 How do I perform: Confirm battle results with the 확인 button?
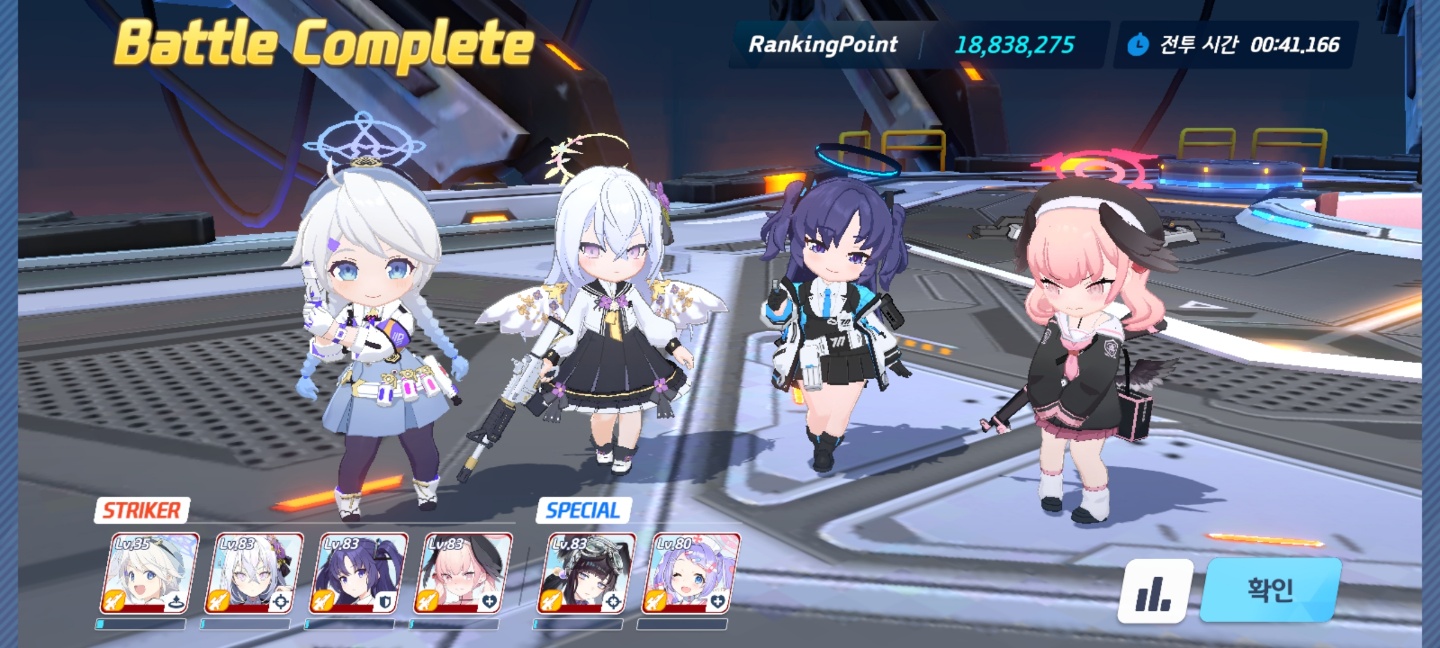[x=1270, y=590]
